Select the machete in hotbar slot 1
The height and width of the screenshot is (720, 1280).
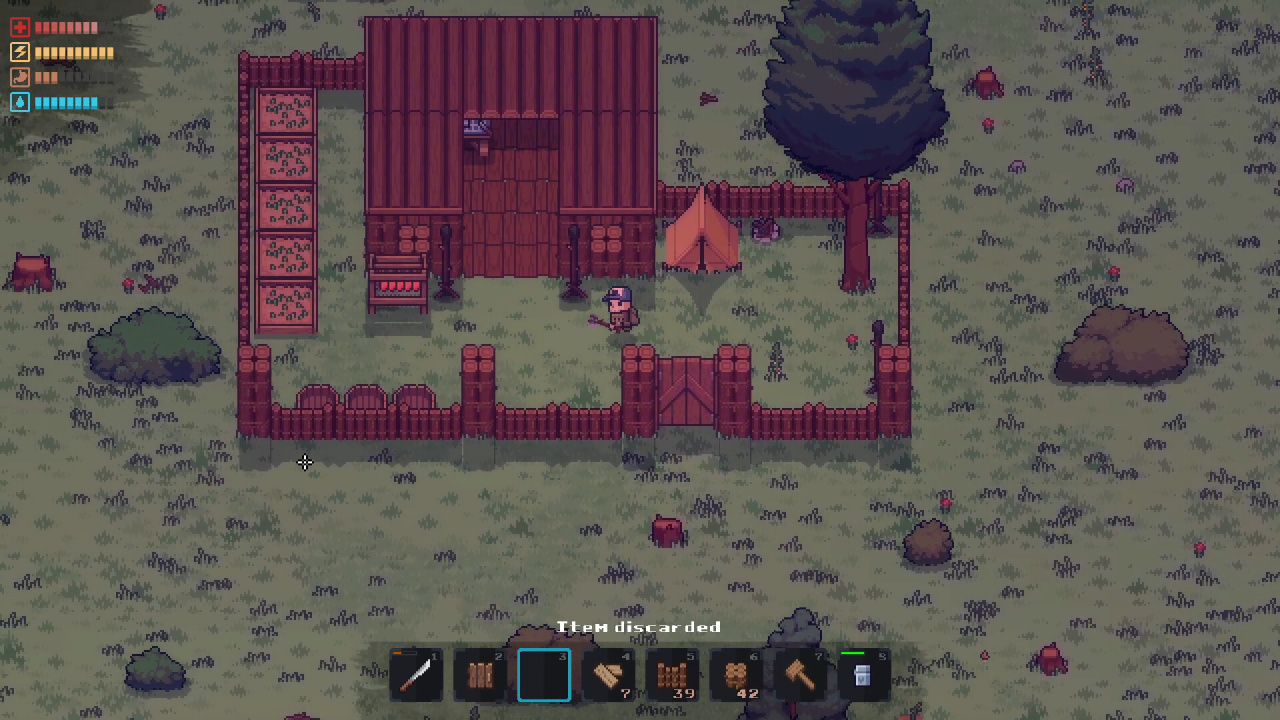(416, 675)
